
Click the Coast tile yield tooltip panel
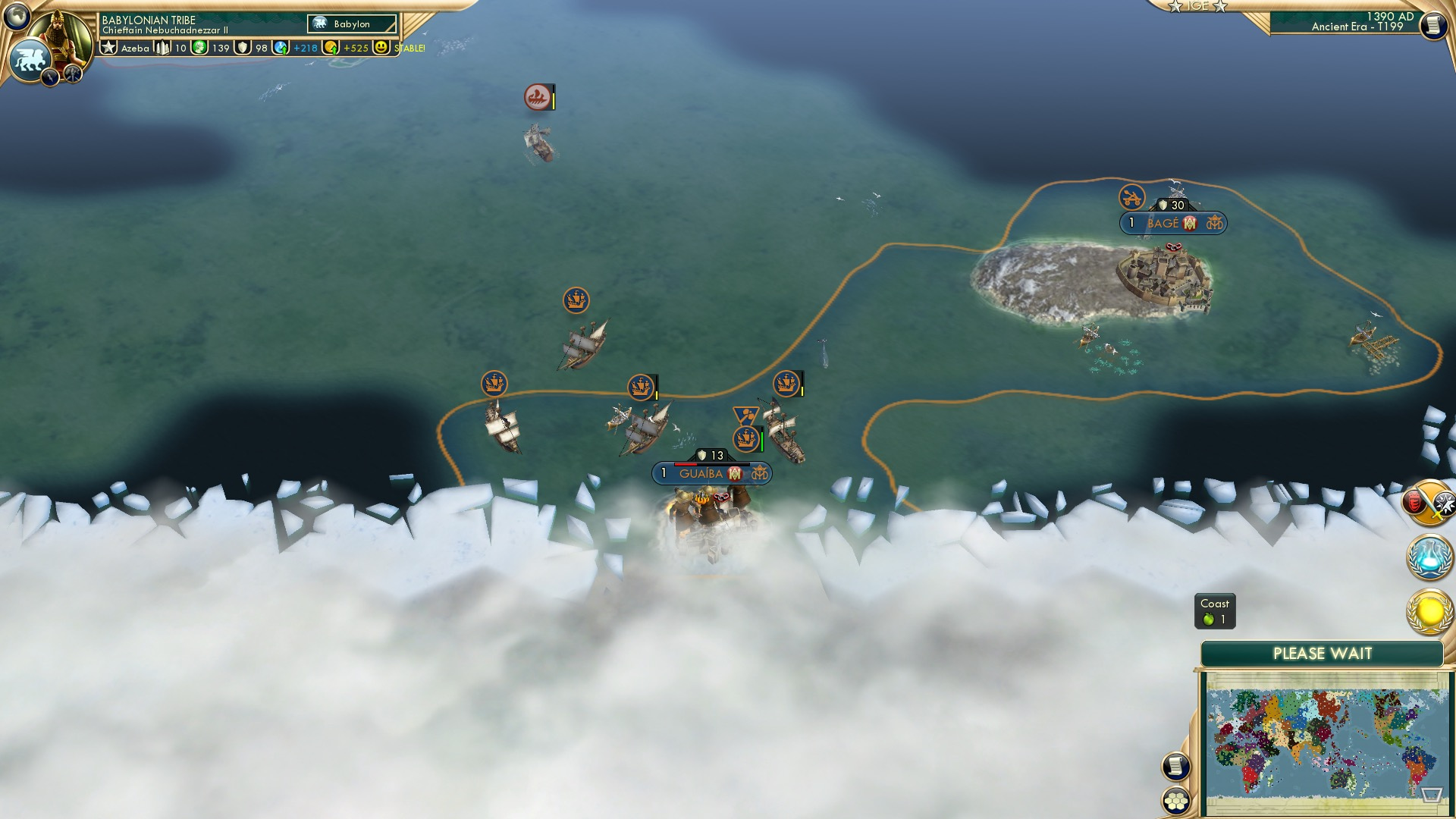[x=1216, y=610]
